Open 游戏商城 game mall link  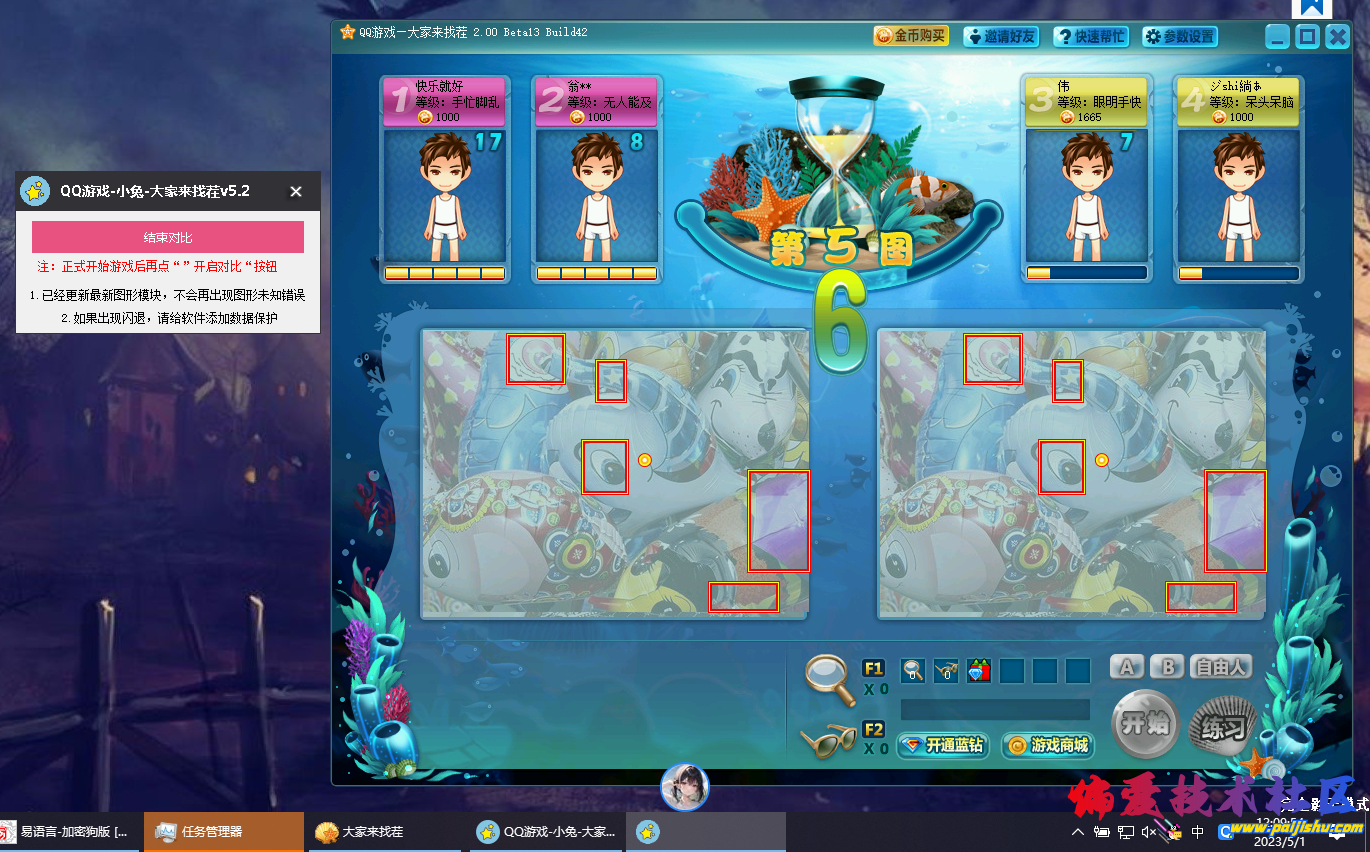coord(1047,746)
